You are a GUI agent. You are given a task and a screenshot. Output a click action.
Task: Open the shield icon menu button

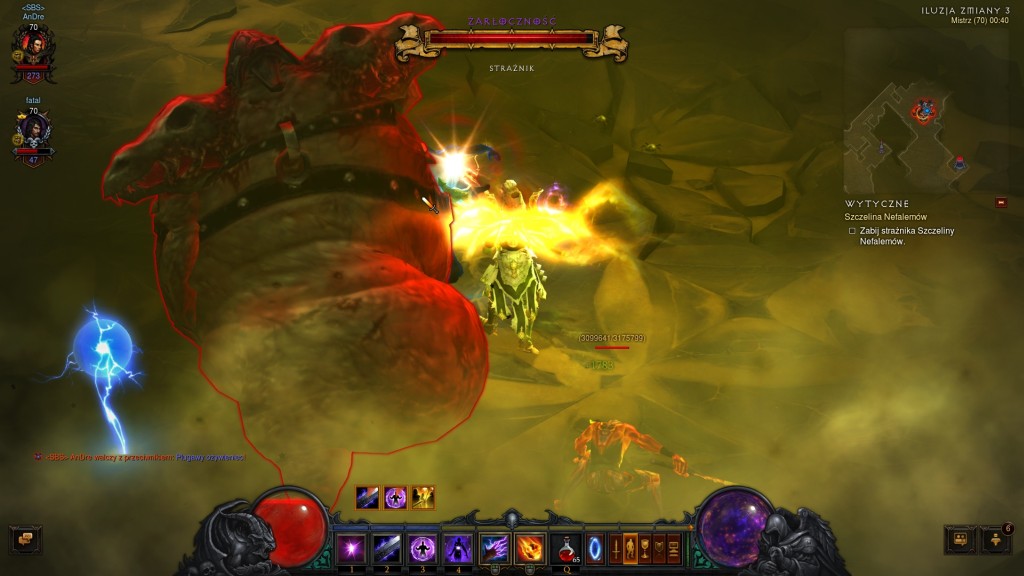tap(659, 549)
